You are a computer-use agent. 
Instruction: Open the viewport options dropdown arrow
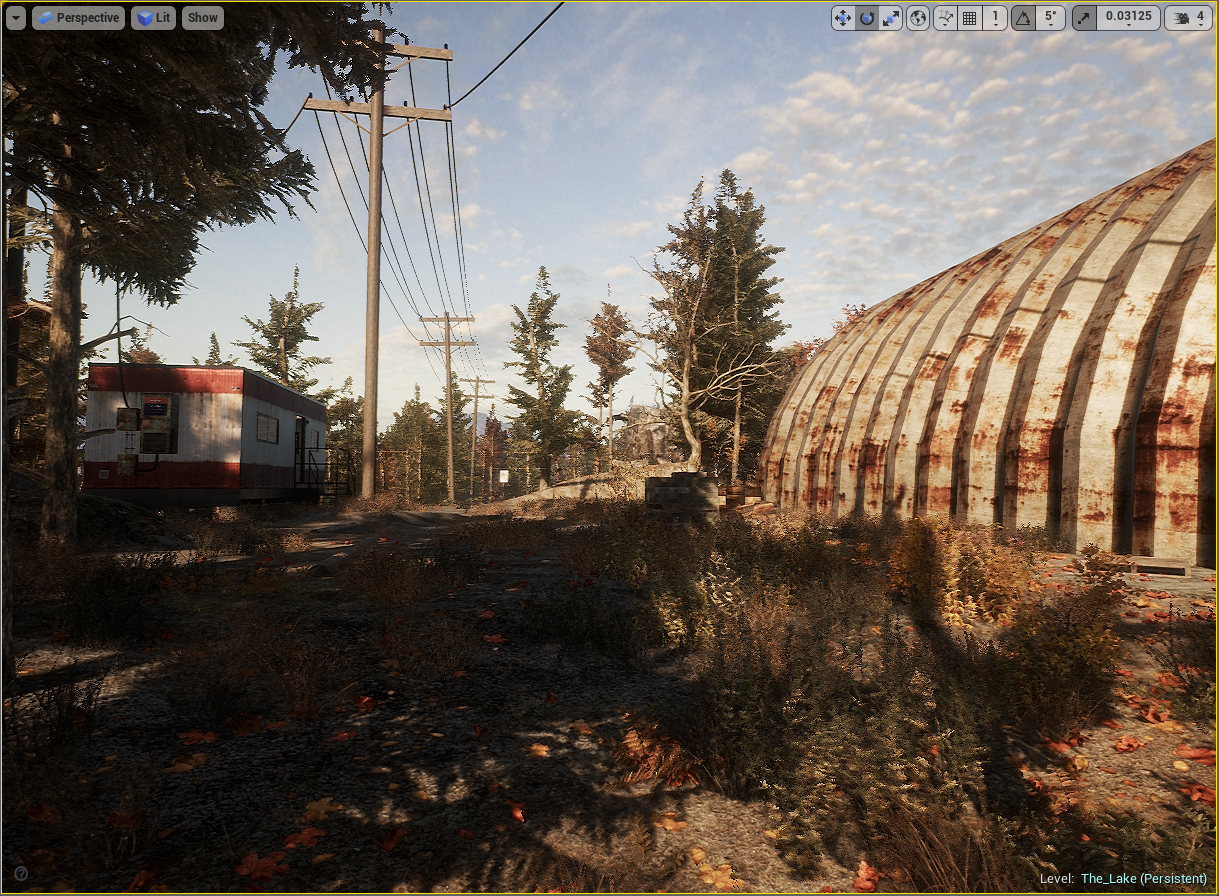pos(15,18)
